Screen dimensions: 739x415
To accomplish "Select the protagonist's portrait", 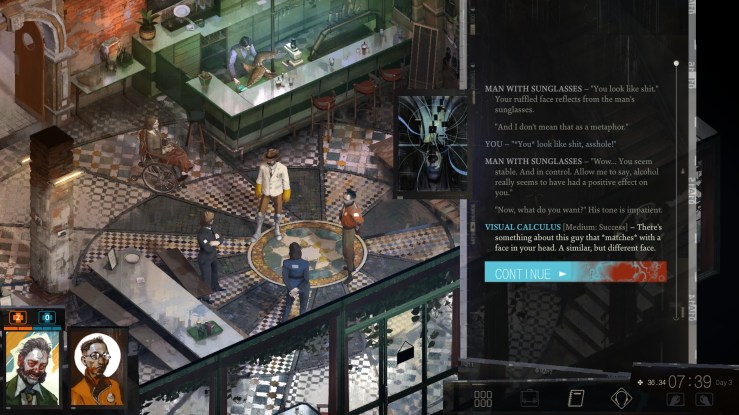I will tap(32, 367).
